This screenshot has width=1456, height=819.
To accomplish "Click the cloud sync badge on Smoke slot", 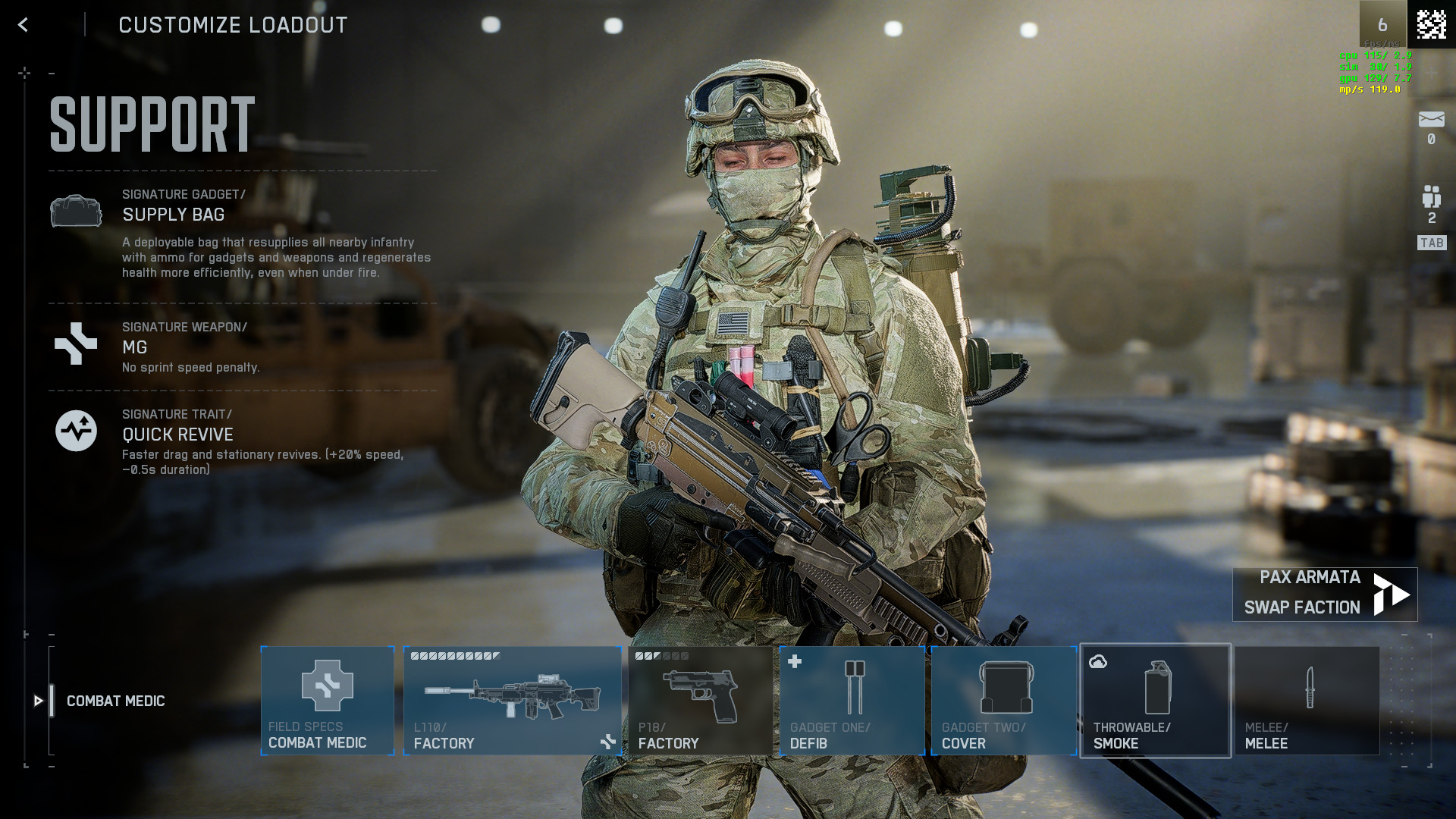I will click(1097, 662).
